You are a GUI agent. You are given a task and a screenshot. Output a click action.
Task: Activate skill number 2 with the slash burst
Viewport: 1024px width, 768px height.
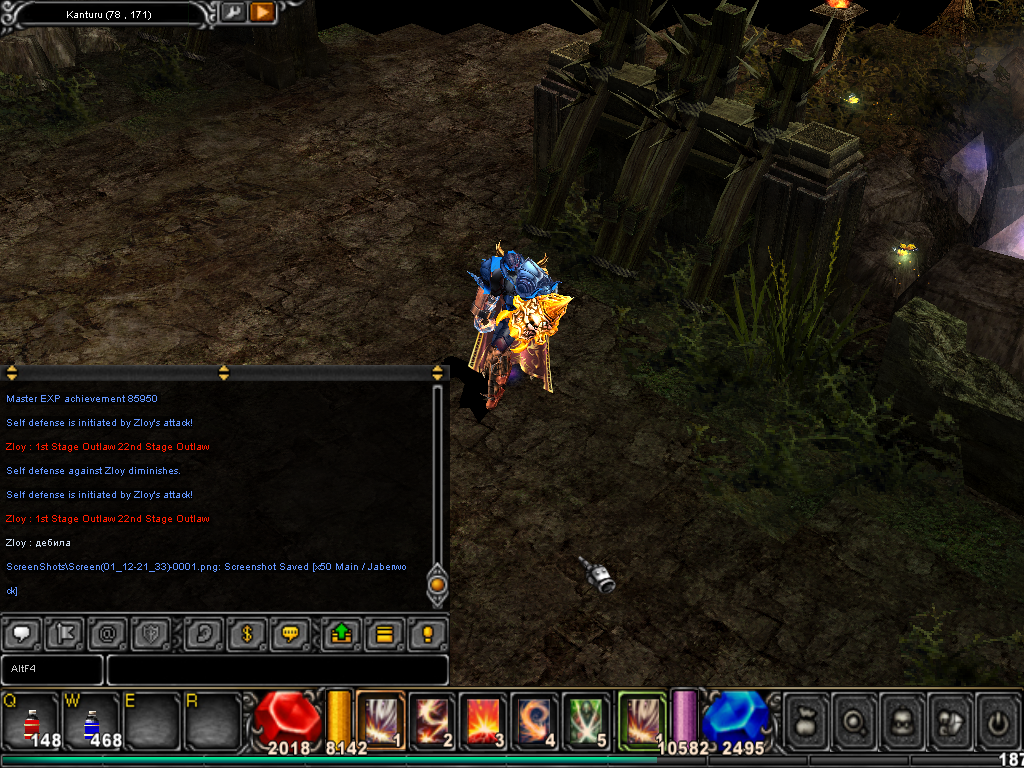tap(432, 718)
